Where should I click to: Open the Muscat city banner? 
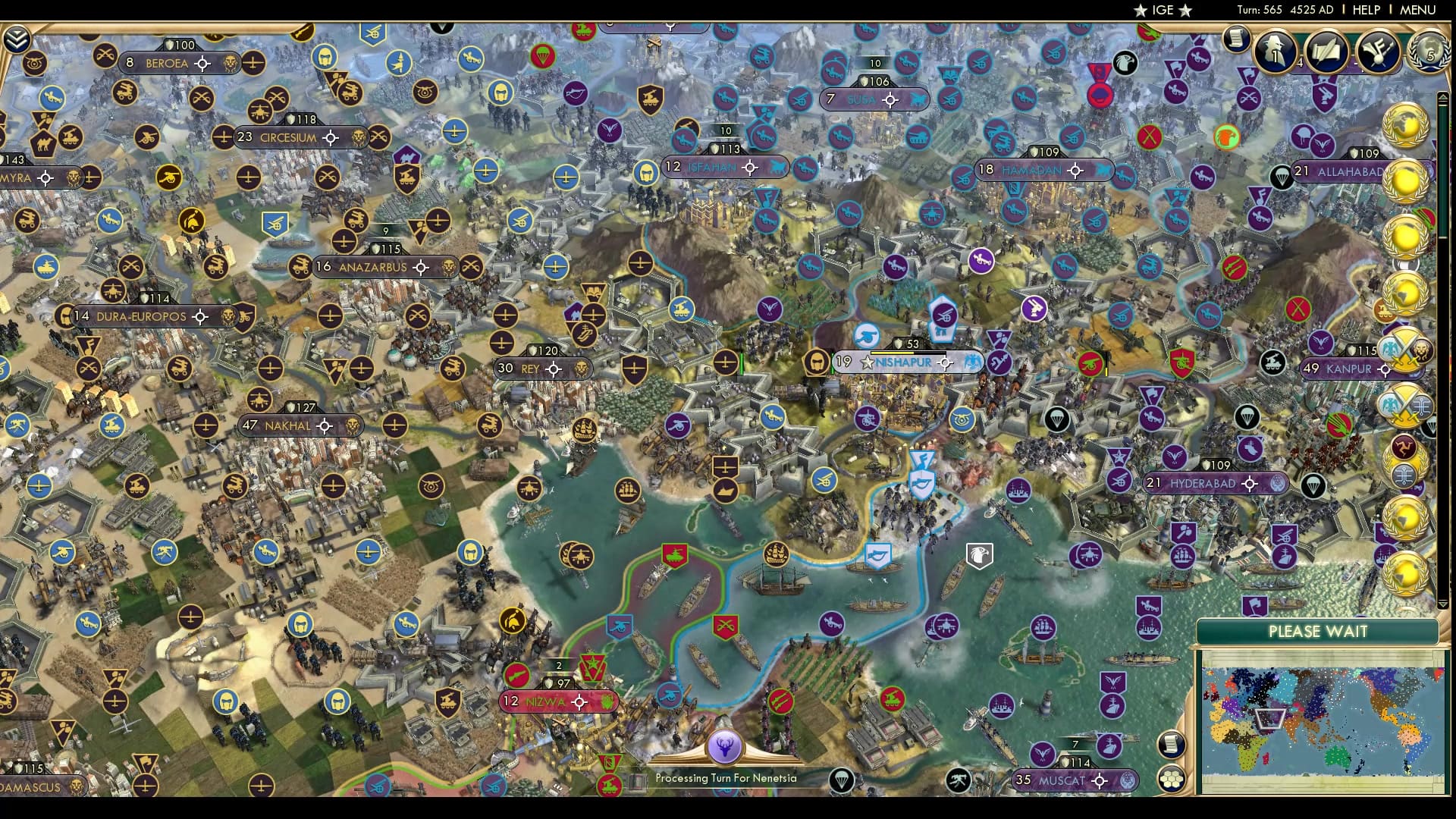coord(1073,780)
